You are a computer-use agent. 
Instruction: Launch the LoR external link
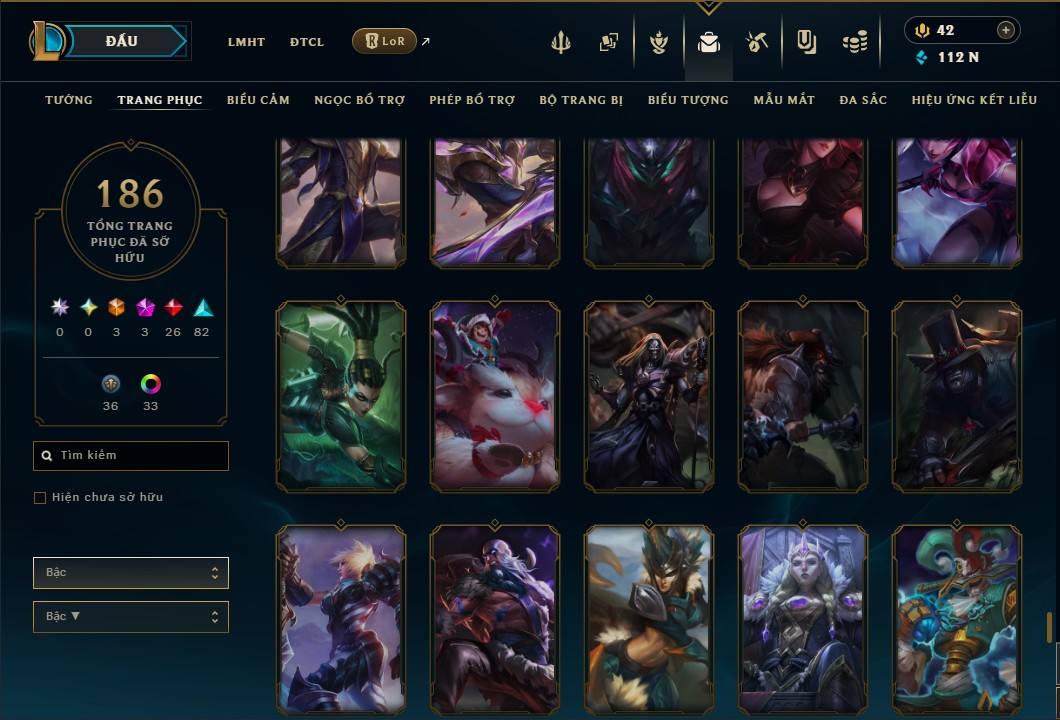click(x=385, y=41)
